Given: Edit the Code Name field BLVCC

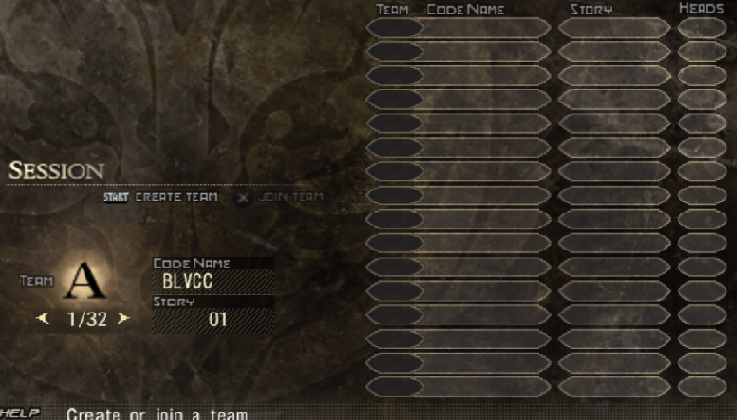Looking at the screenshot, I should point(213,282).
